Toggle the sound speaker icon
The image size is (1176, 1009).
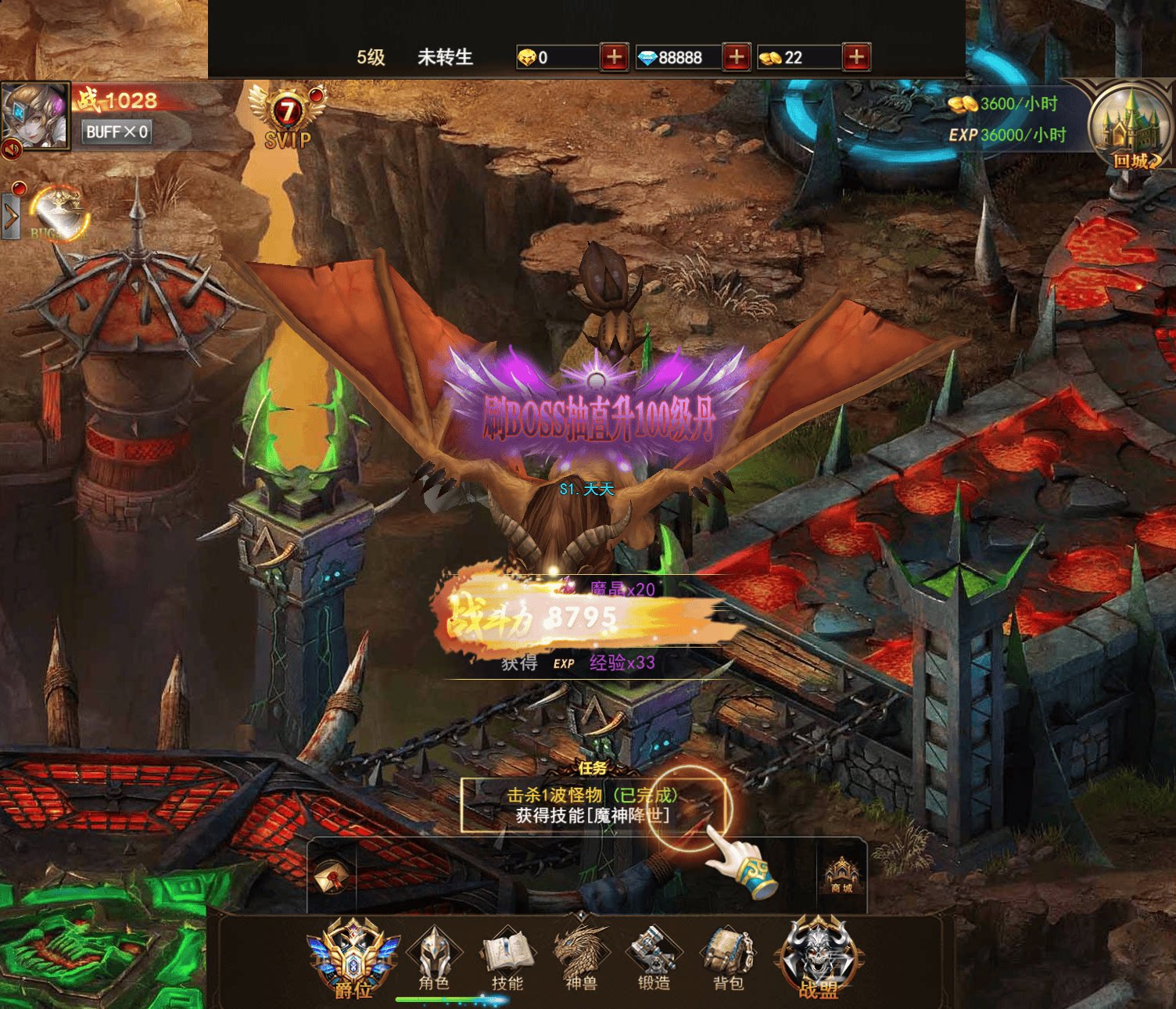pyautogui.click(x=11, y=149)
